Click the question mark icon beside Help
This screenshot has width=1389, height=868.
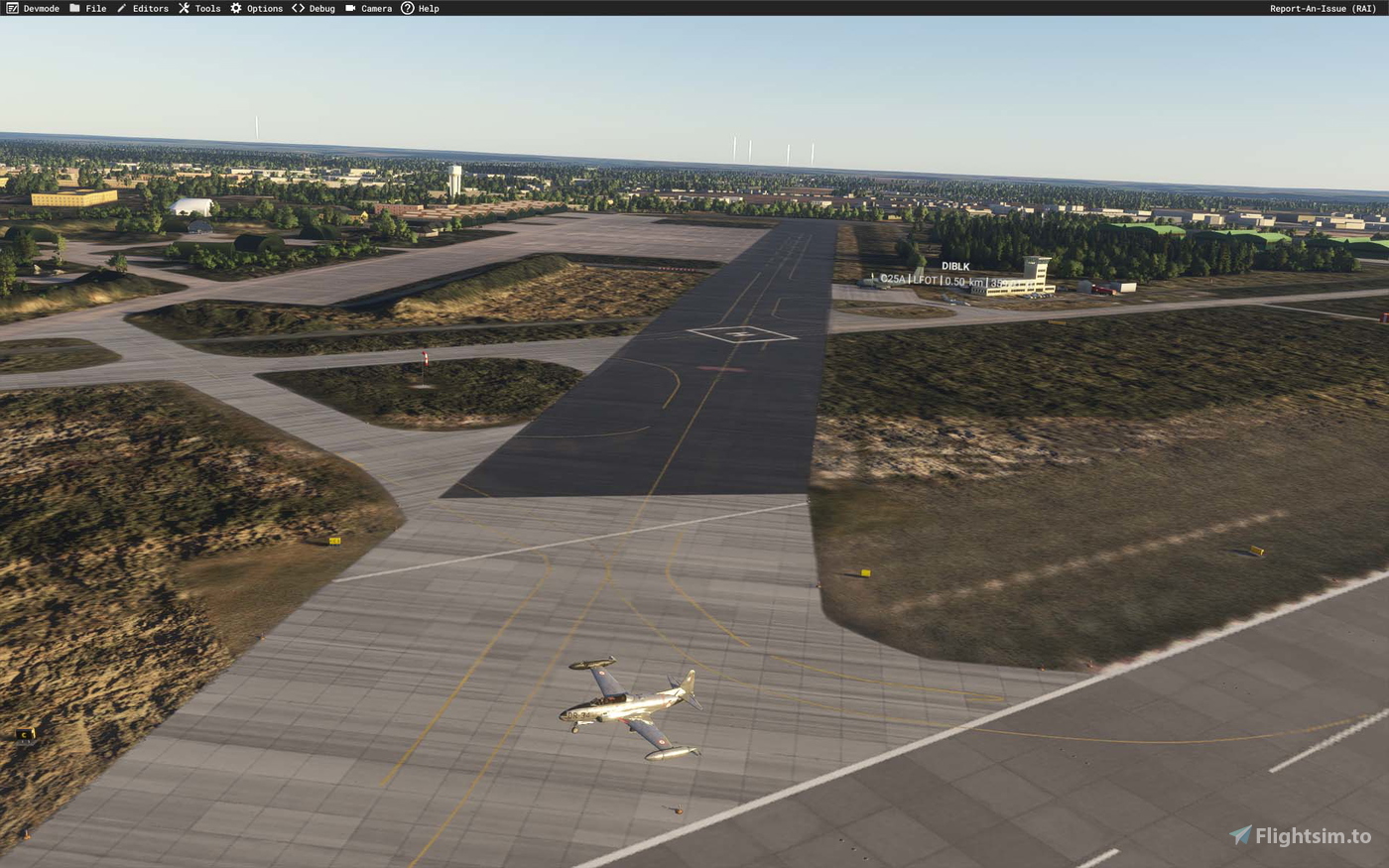408,8
